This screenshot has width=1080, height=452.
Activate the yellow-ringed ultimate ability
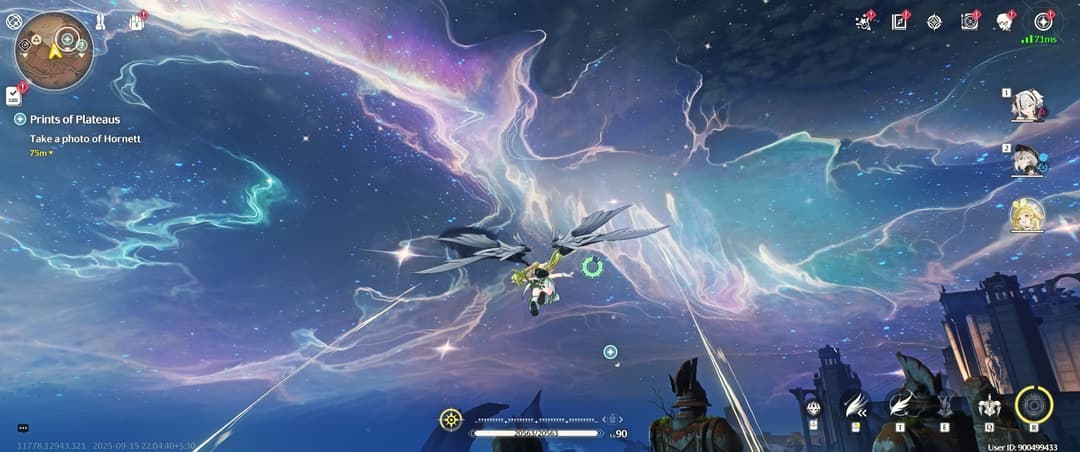1034,405
